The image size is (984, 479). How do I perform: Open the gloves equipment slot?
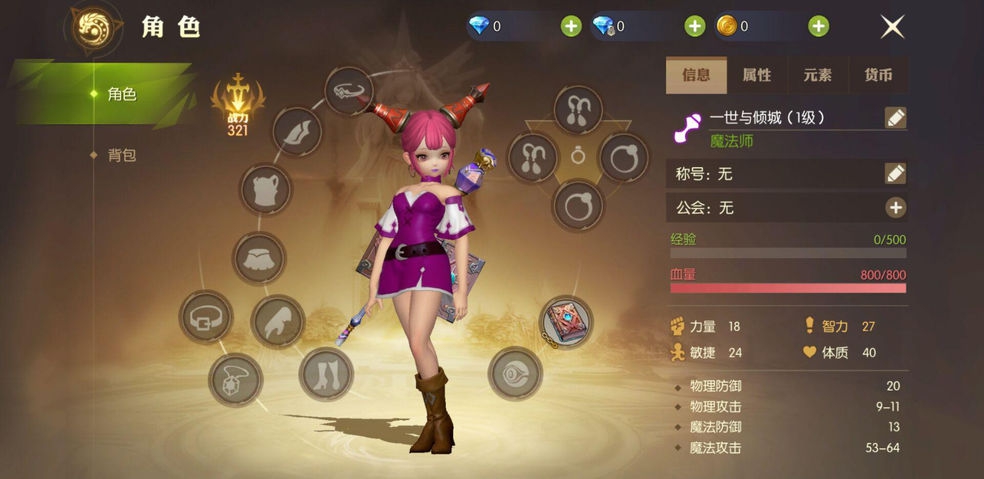pos(278,322)
